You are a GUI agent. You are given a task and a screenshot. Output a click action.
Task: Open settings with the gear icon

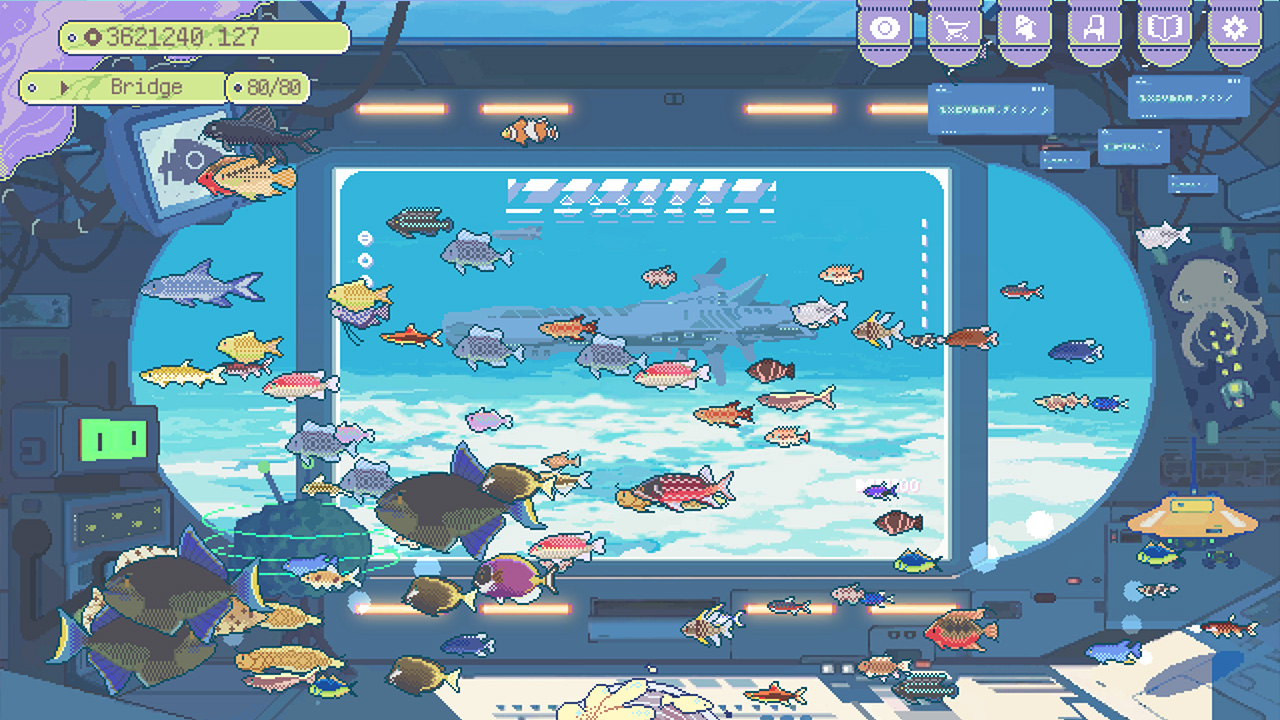(1233, 26)
